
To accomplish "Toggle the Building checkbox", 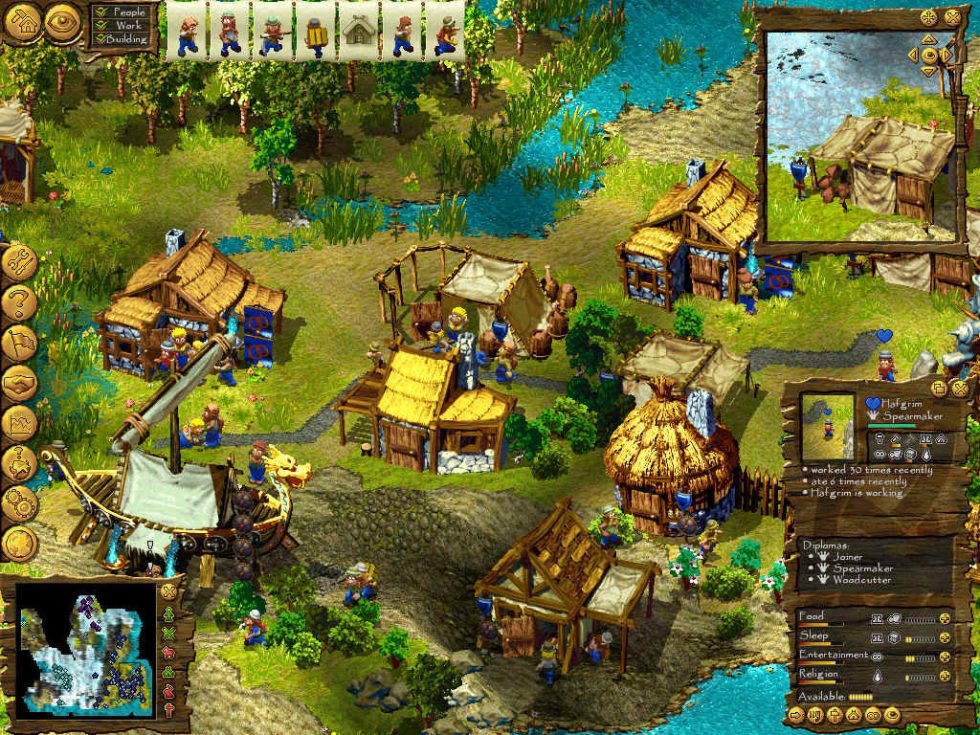I will tap(98, 38).
